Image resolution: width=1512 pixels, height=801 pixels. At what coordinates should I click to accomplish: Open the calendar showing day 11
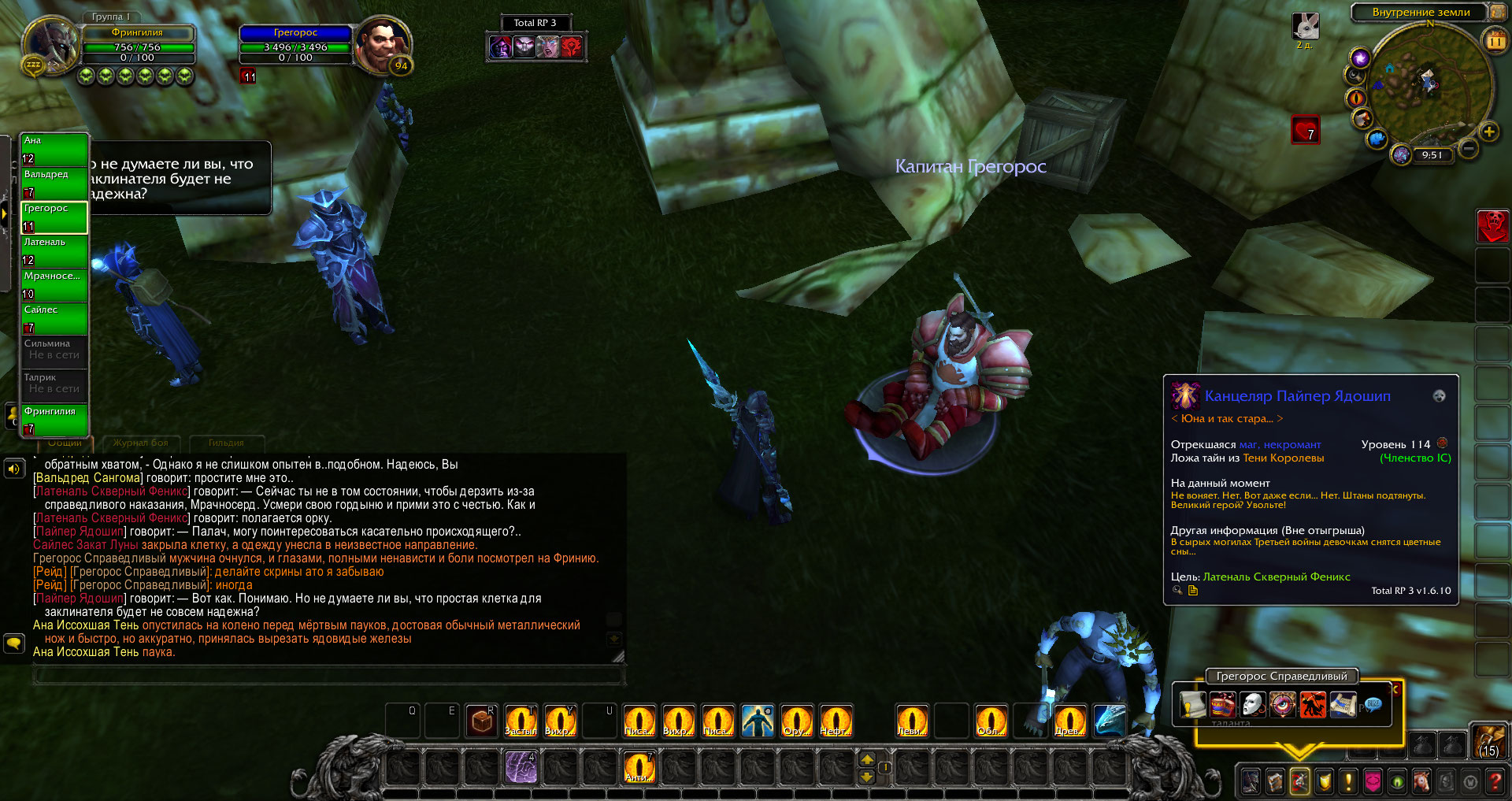point(1494,40)
